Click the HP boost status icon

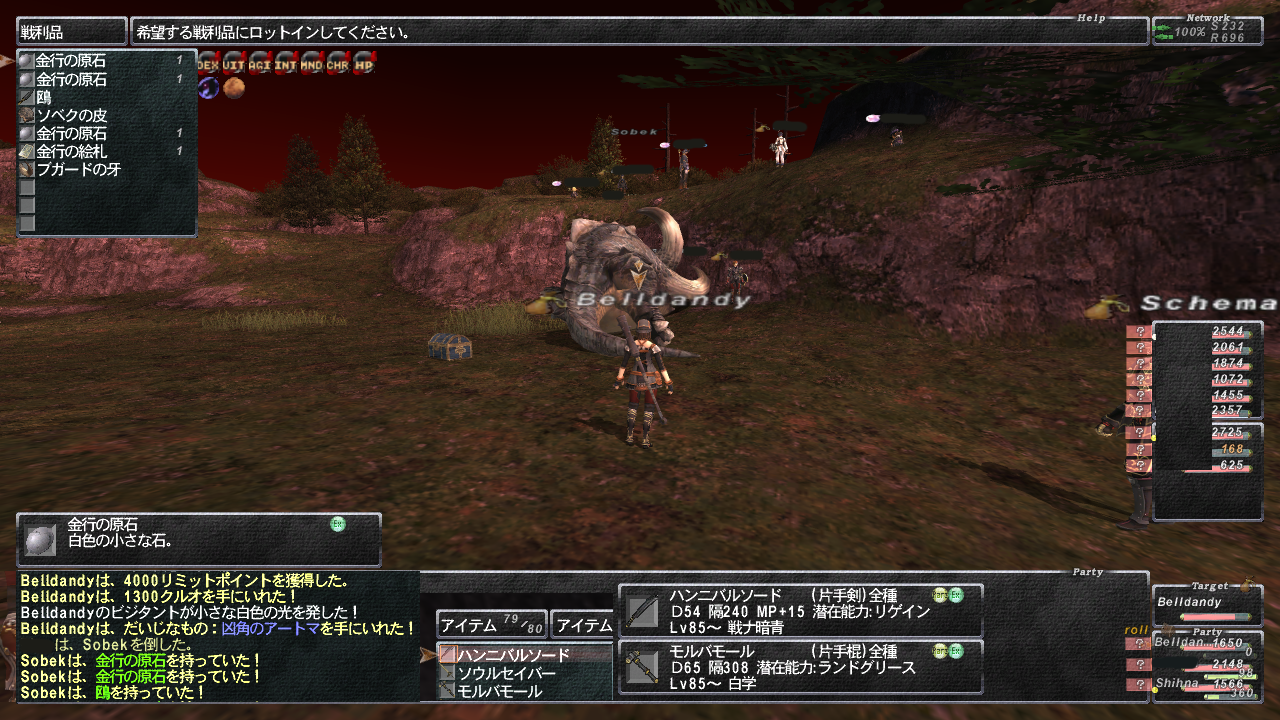click(x=364, y=65)
